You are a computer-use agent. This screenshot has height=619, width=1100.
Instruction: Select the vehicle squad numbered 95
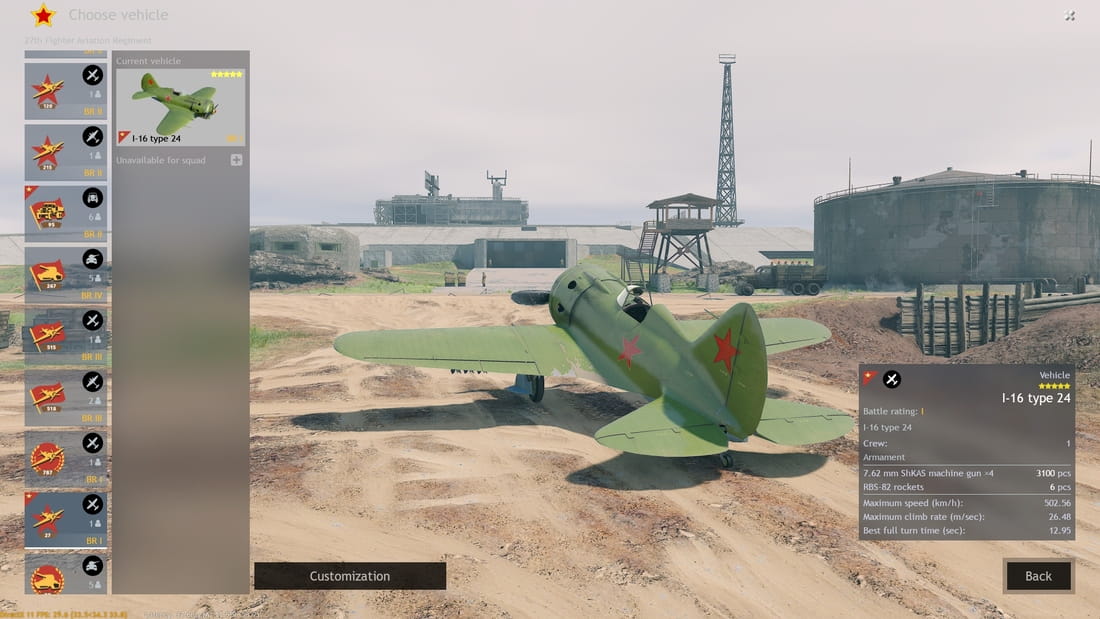point(66,213)
